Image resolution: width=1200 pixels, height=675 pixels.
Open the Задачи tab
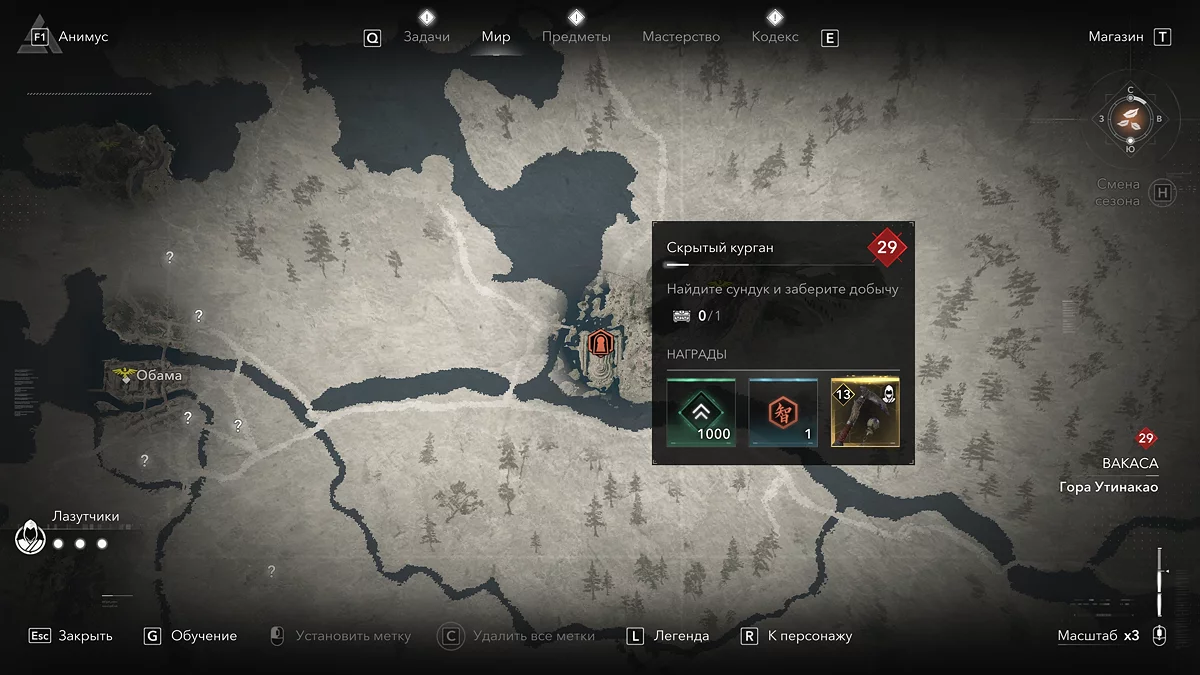(x=426, y=37)
